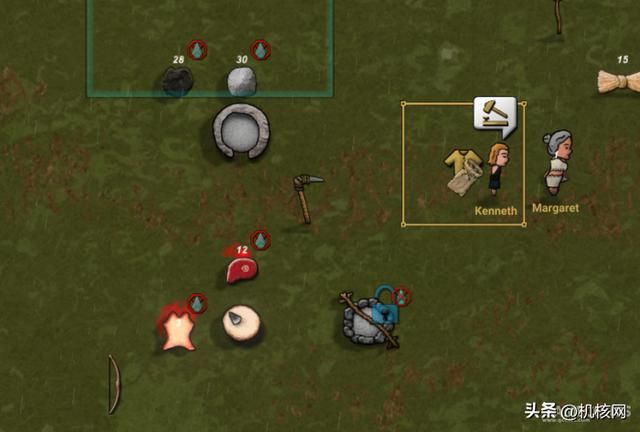640x432 pixels.
Task: Click the hammer speech bubble above Kenneth
Action: pyautogui.click(x=495, y=116)
